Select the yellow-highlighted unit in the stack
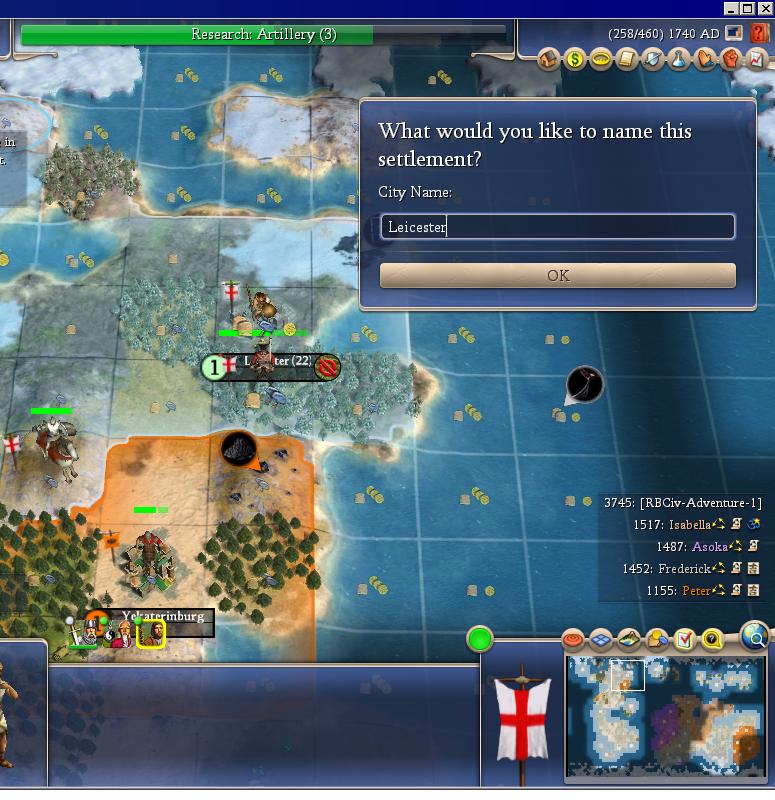The image size is (775, 800). pyautogui.click(x=151, y=633)
